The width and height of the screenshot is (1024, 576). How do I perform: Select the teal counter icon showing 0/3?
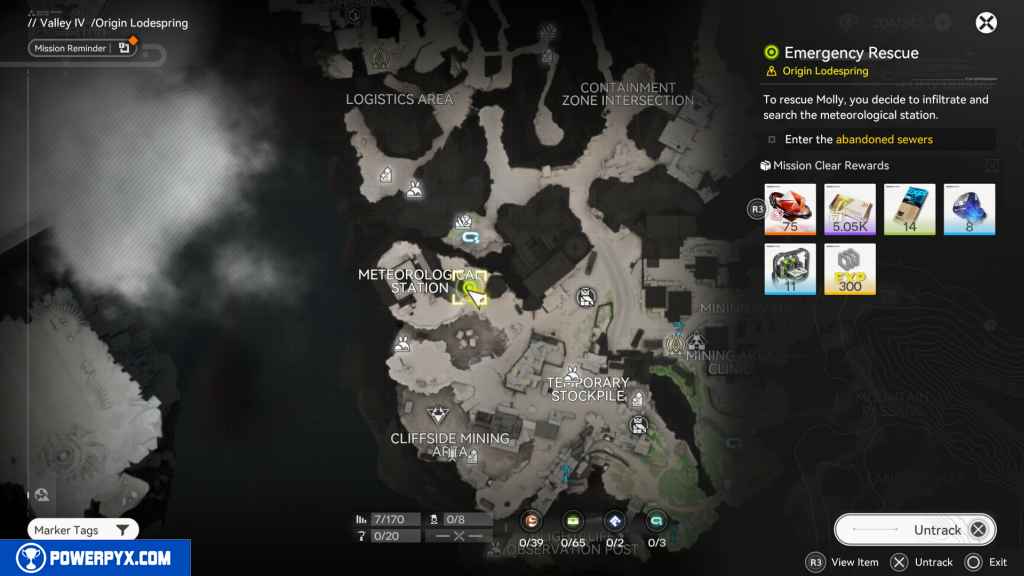657,520
